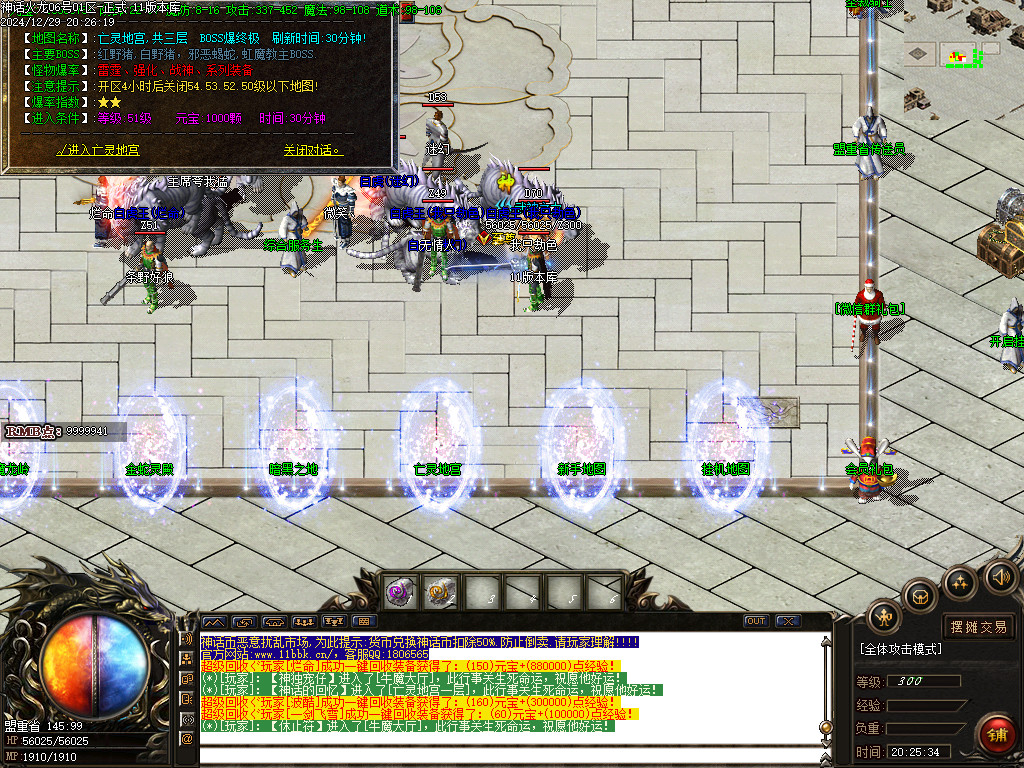Open the character figure icon
The image size is (1024, 768).
pos(884,617)
